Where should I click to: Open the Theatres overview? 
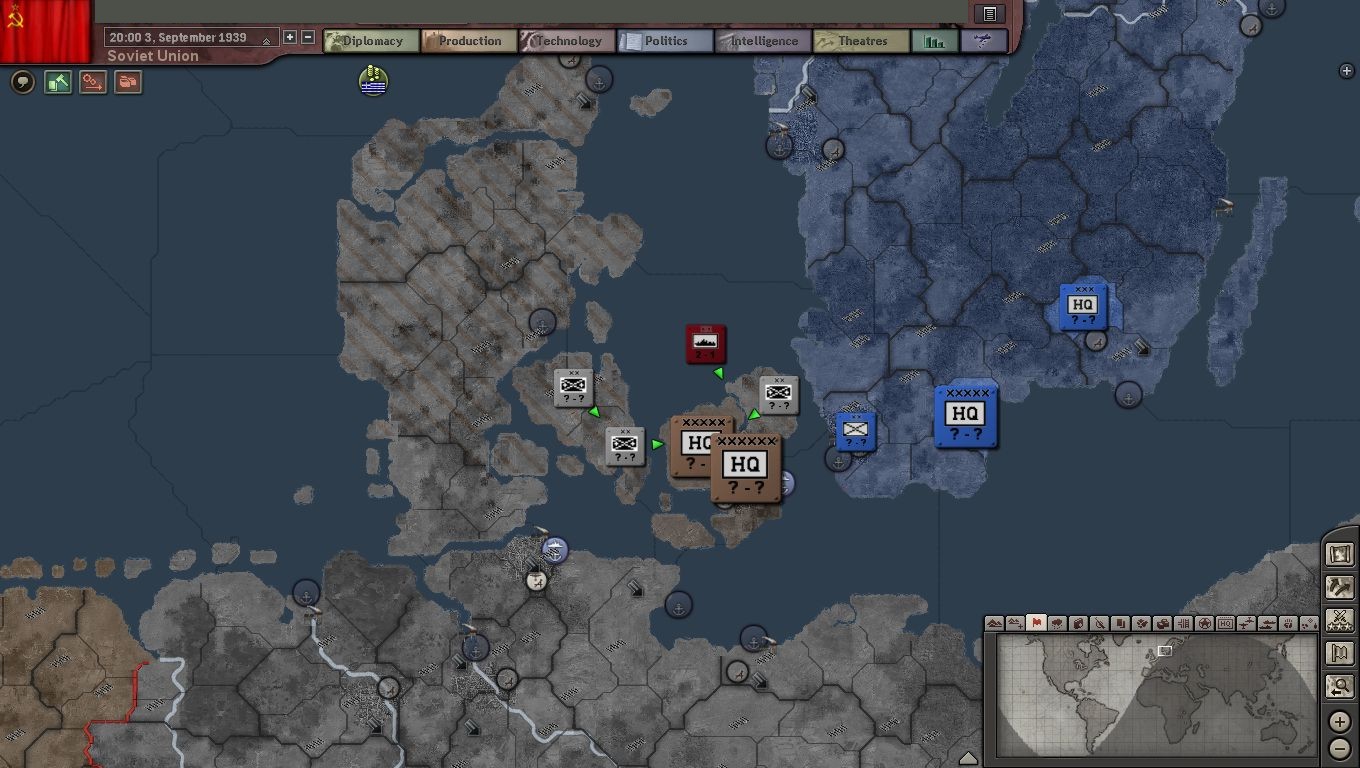(x=860, y=41)
